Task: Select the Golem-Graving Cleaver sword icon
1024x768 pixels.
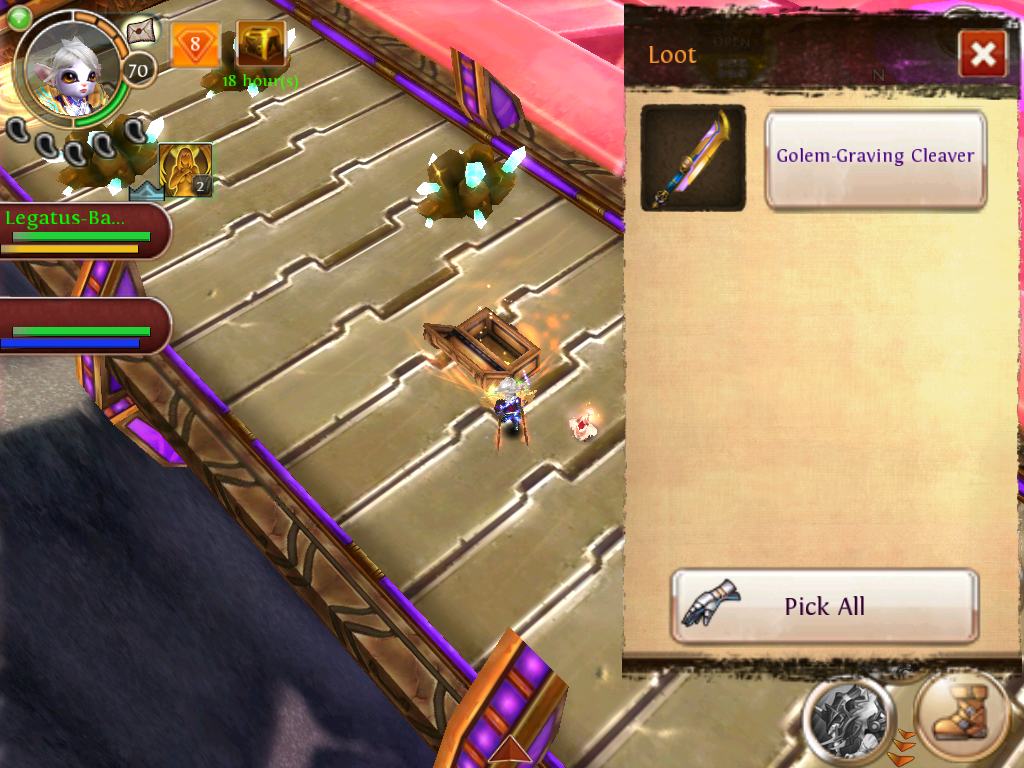Action: [x=693, y=158]
